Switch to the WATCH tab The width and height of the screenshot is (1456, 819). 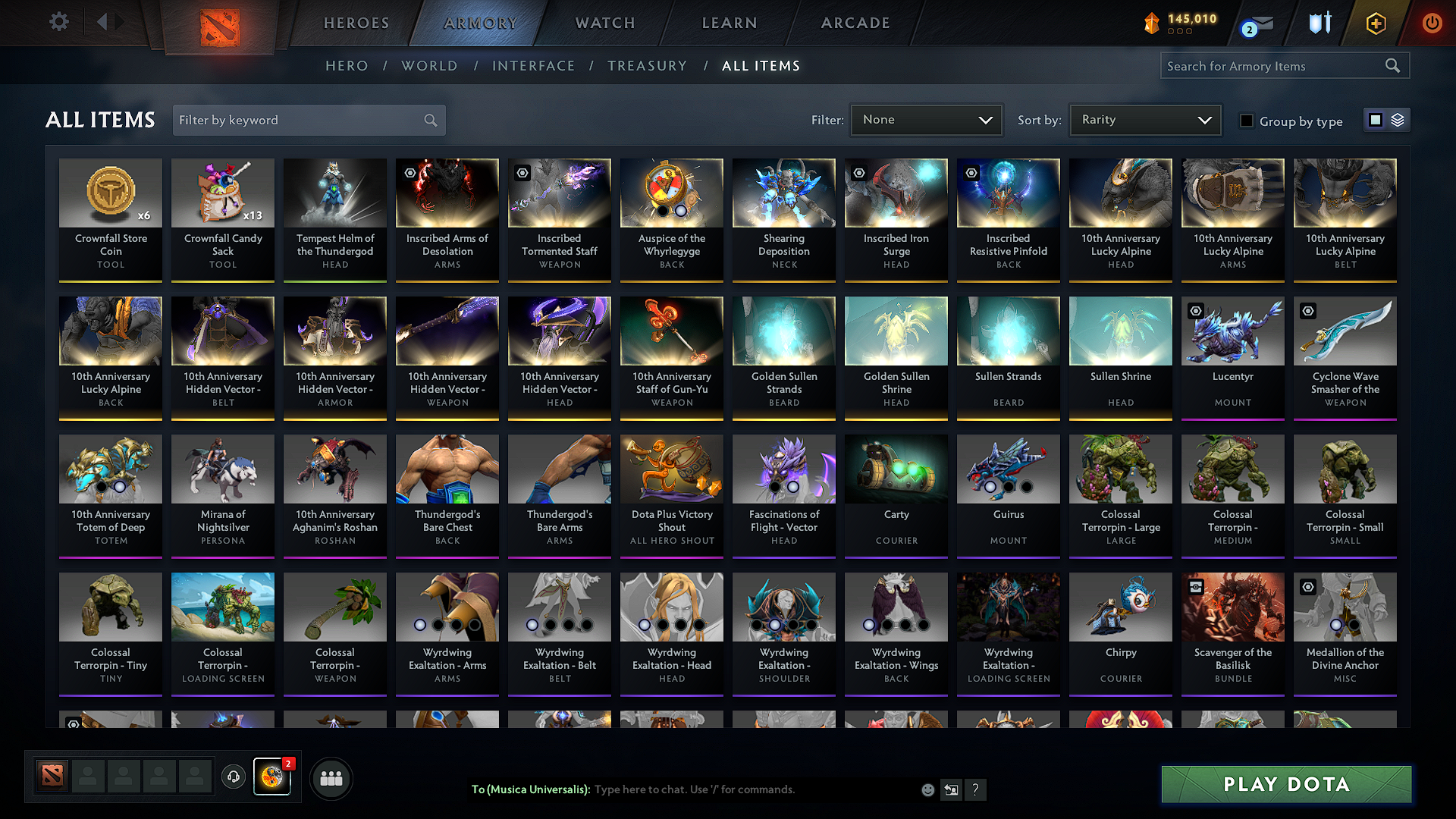pos(603,23)
